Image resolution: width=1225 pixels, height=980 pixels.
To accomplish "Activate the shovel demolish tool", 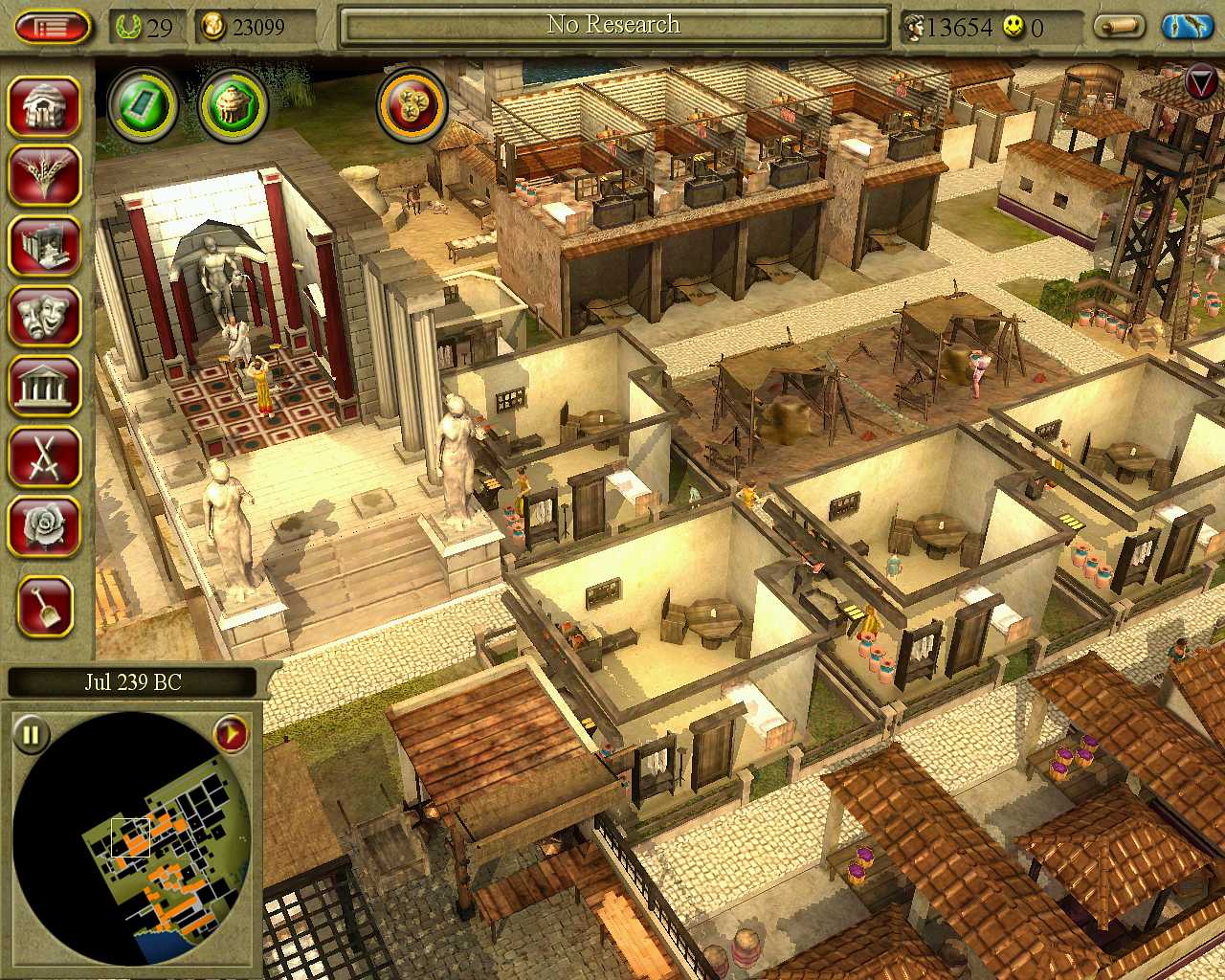I will (x=44, y=606).
